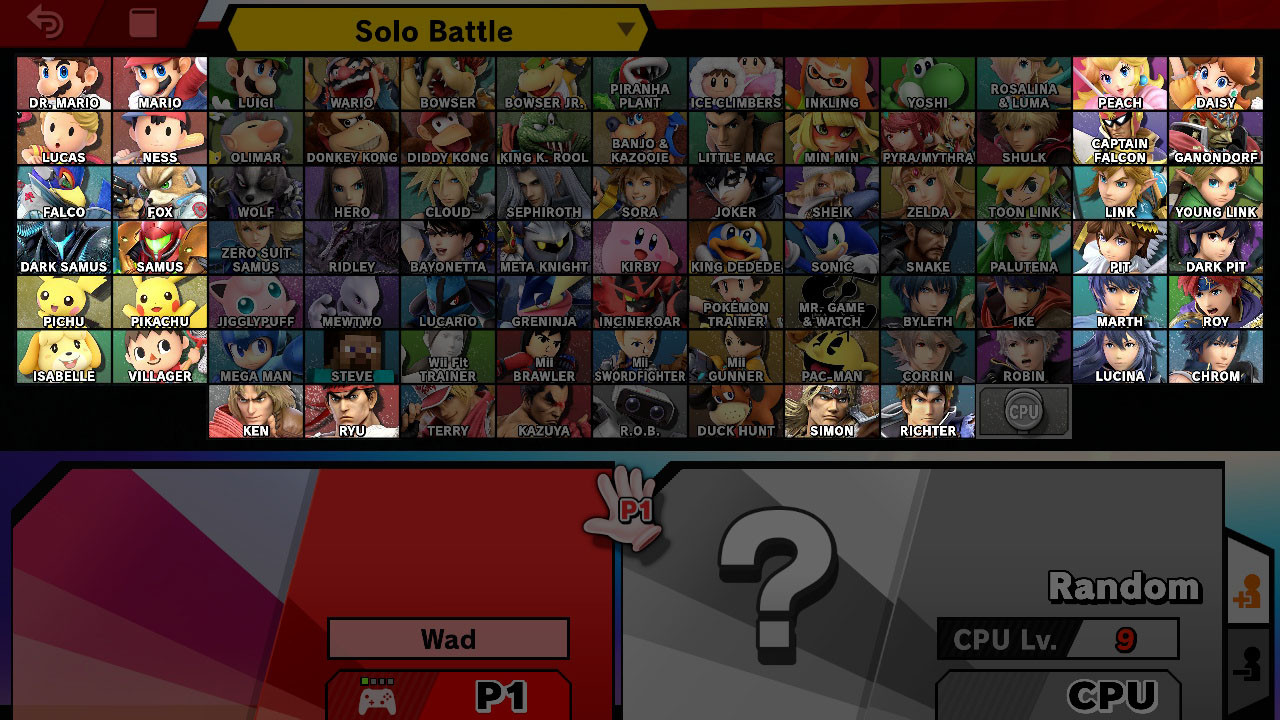Select Mario from the roster

click(159, 81)
